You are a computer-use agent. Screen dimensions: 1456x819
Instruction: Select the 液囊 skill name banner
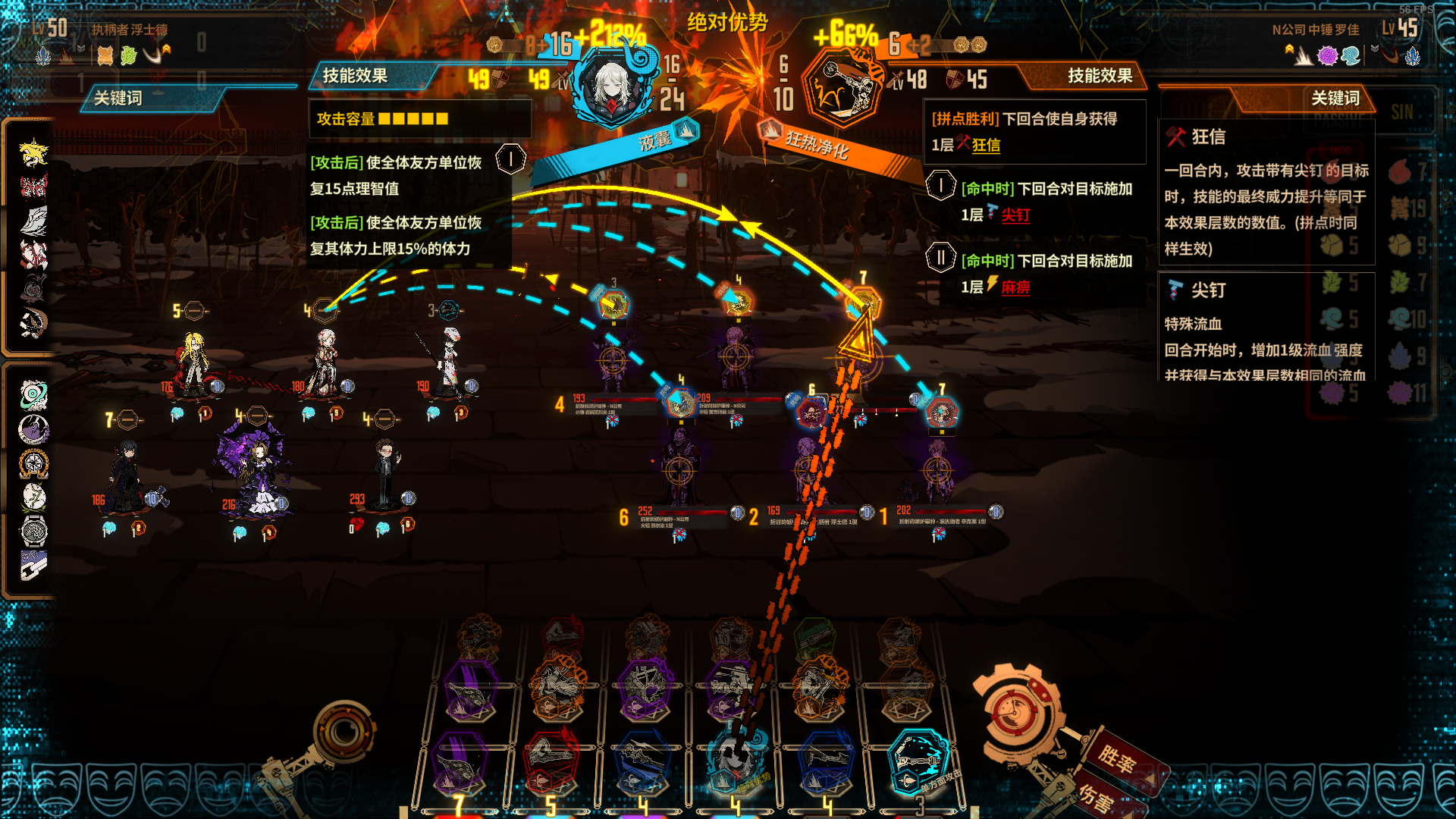(x=655, y=140)
